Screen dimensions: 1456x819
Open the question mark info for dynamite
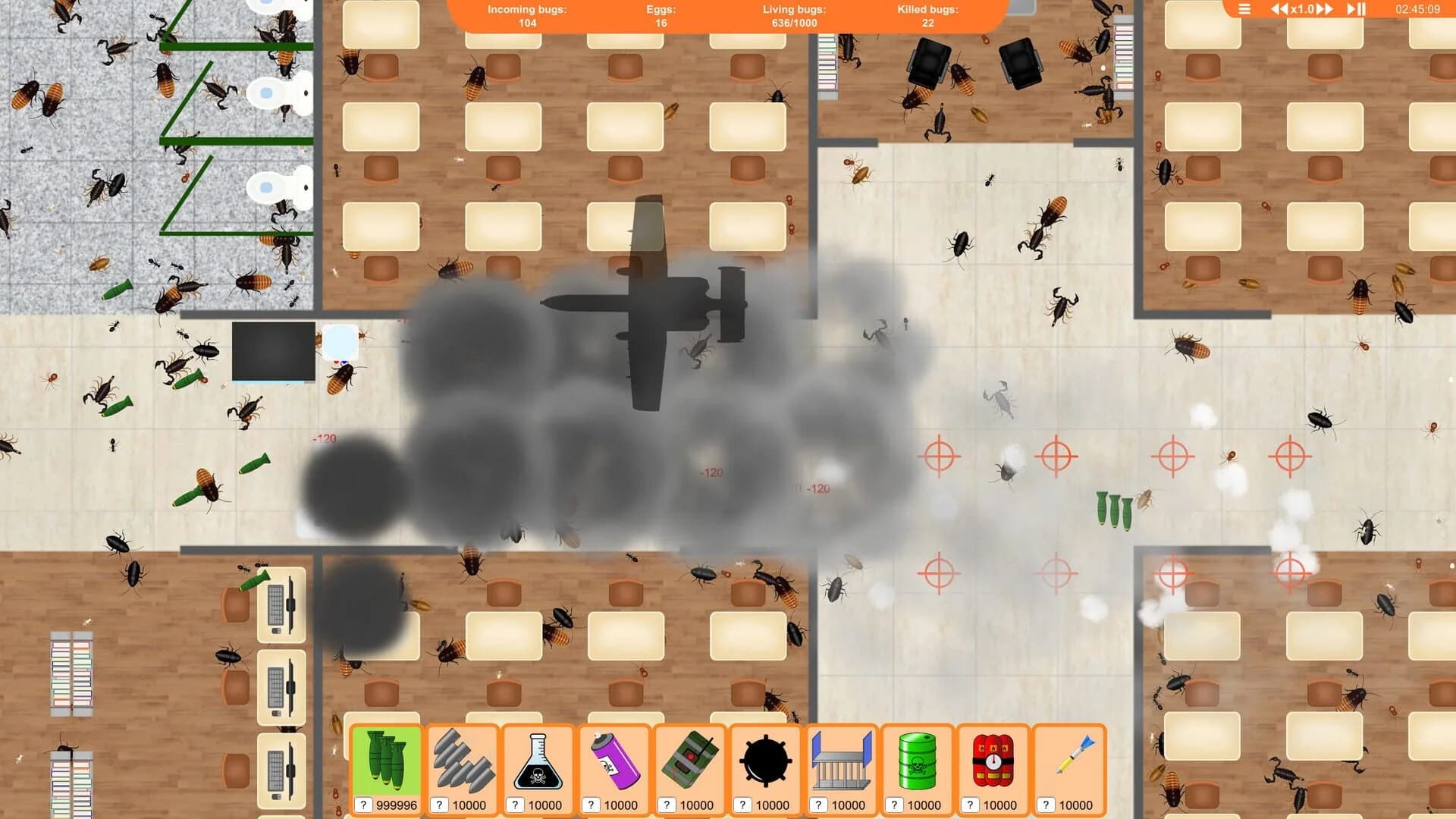point(971,805)
